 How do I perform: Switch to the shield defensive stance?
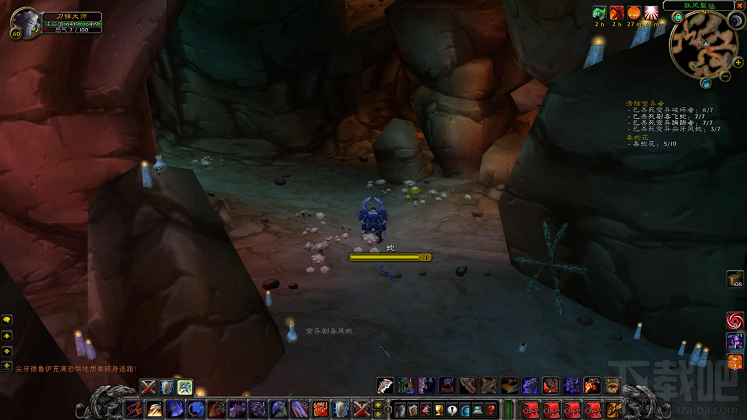[167, 387]
